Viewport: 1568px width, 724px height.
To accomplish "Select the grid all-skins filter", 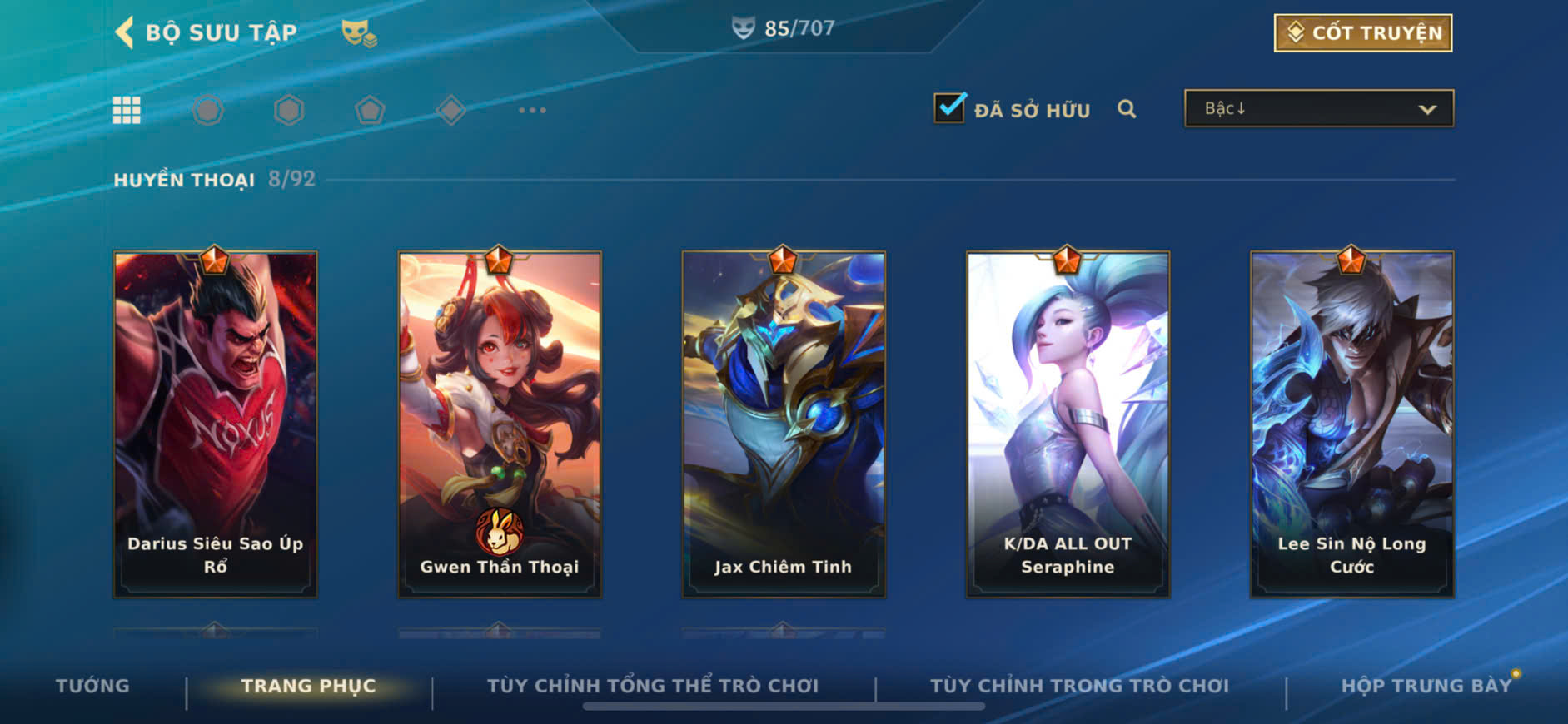I will pos(127,110).
